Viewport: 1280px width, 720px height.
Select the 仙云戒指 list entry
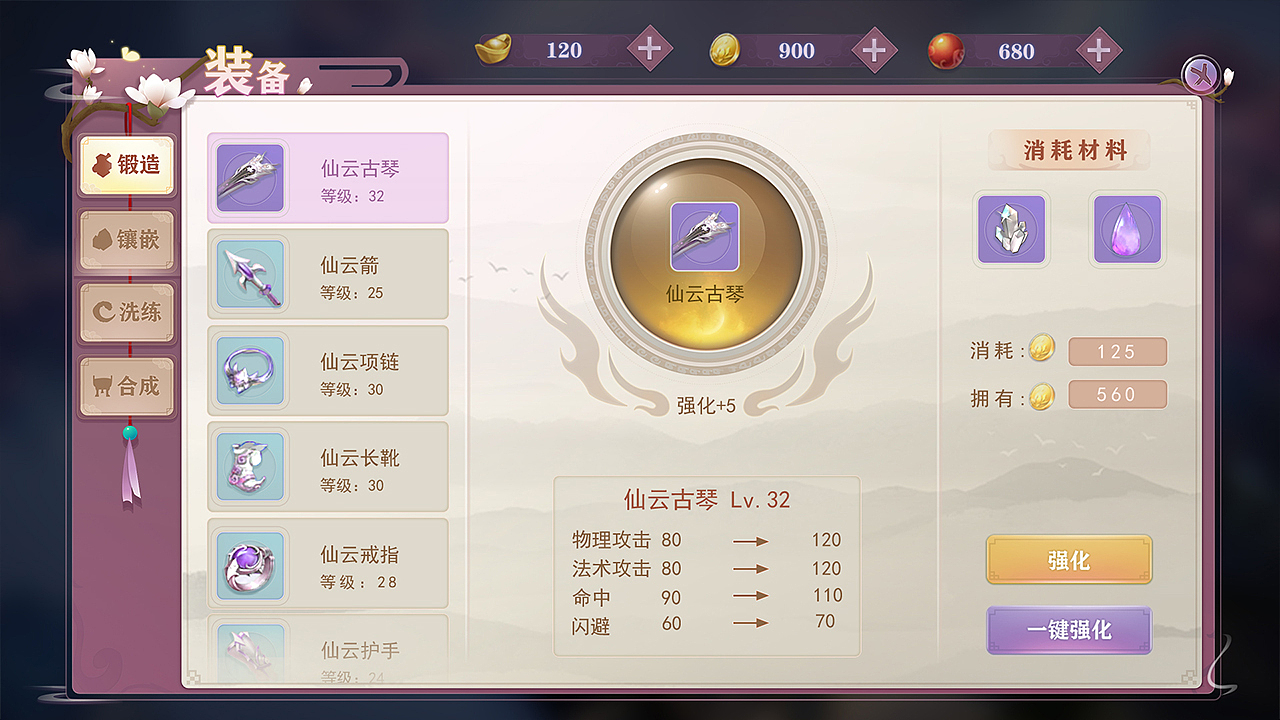328,564
